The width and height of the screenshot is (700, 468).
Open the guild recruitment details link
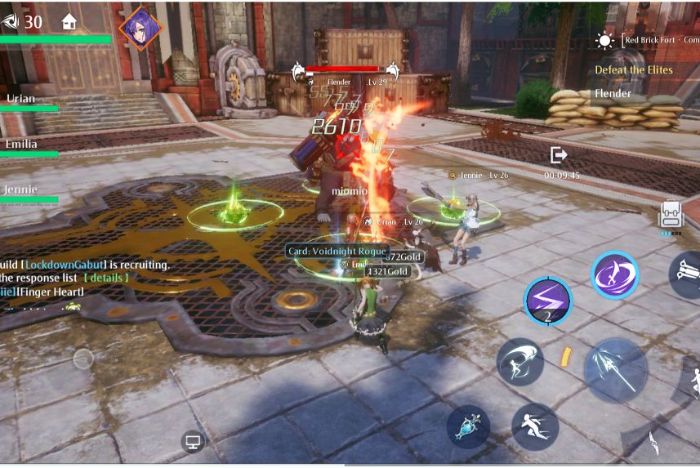(106, 277)
